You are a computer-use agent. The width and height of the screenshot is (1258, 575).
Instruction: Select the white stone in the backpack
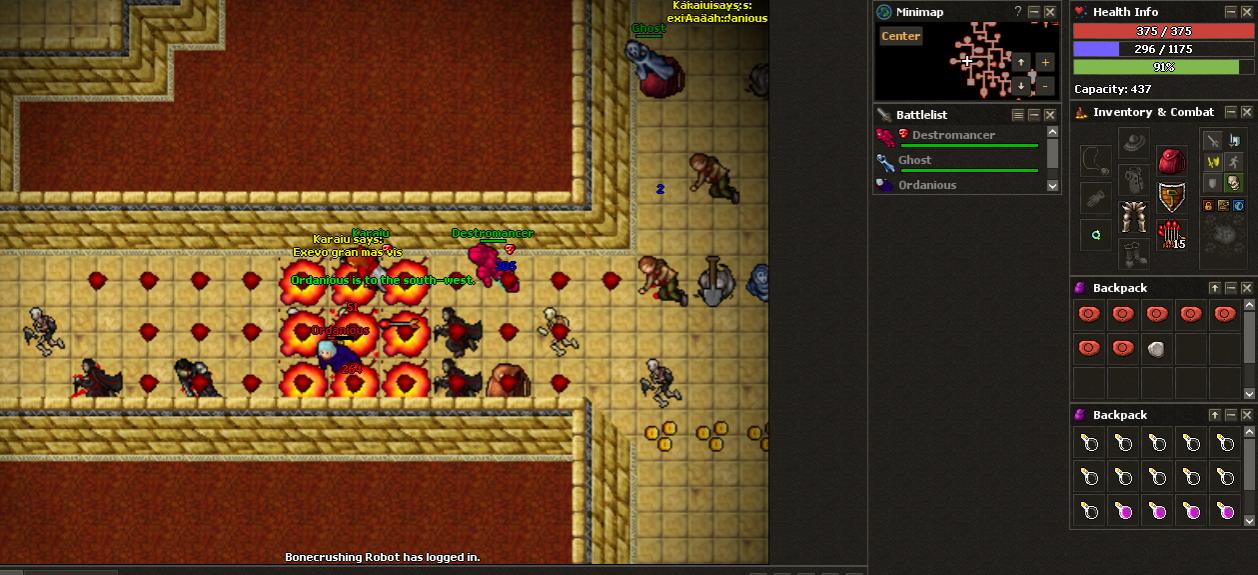point(1157,349)
